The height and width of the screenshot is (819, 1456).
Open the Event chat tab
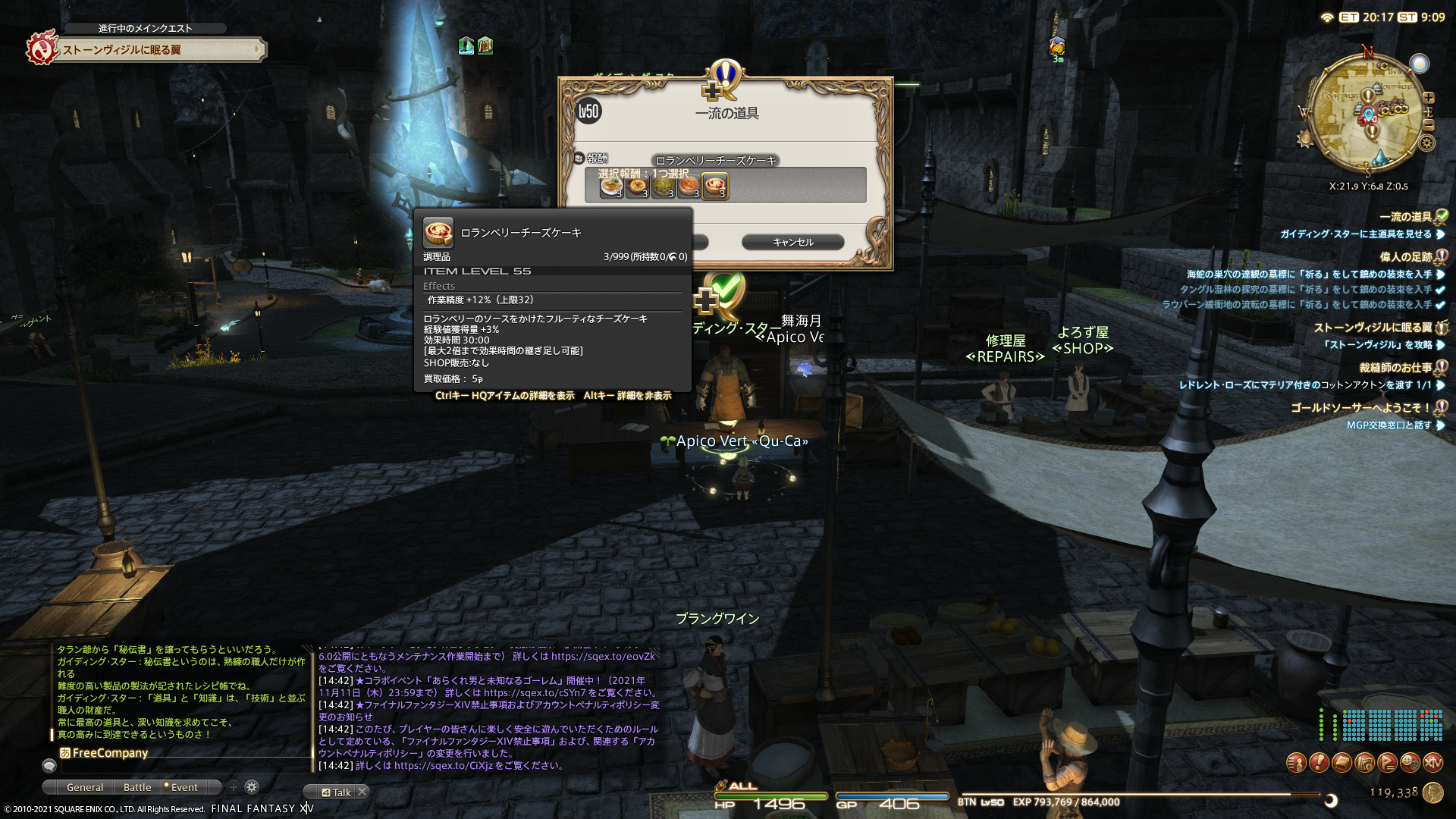184,787
